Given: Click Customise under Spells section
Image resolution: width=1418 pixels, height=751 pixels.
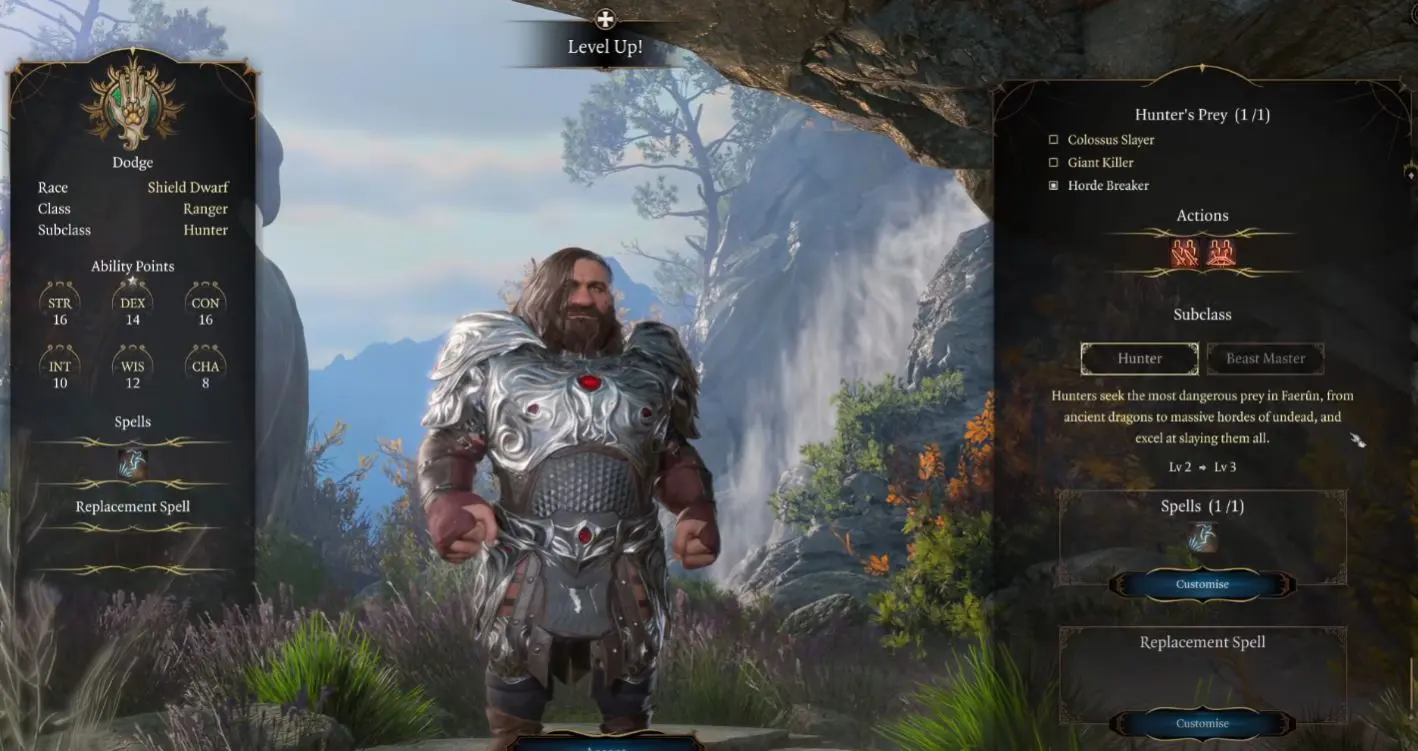Looking at the screenshot, I should coord(1201,585).
